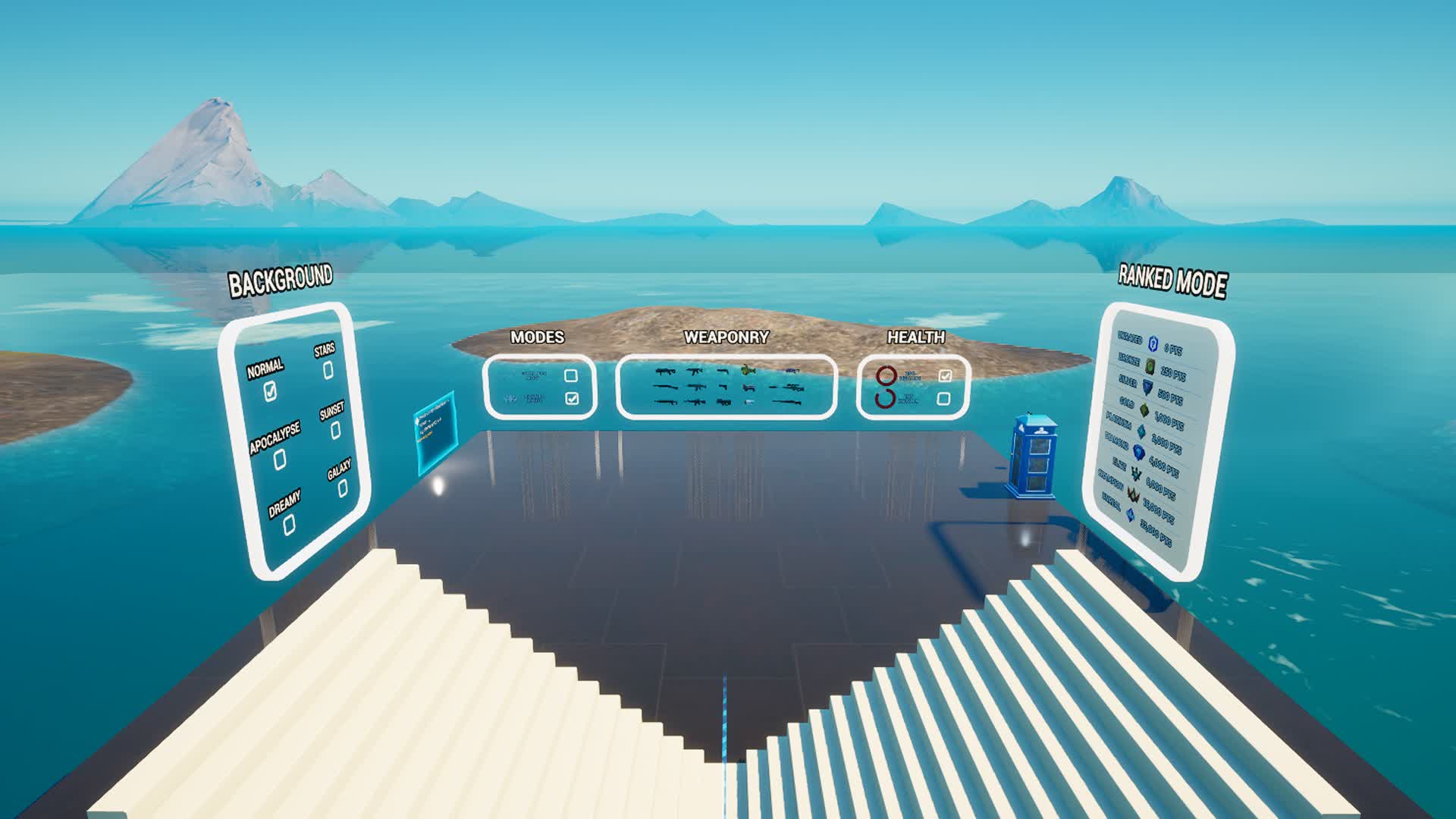Toggle the Stars background checkbox
Screen dimensions: 1456x819
[326, 371]
